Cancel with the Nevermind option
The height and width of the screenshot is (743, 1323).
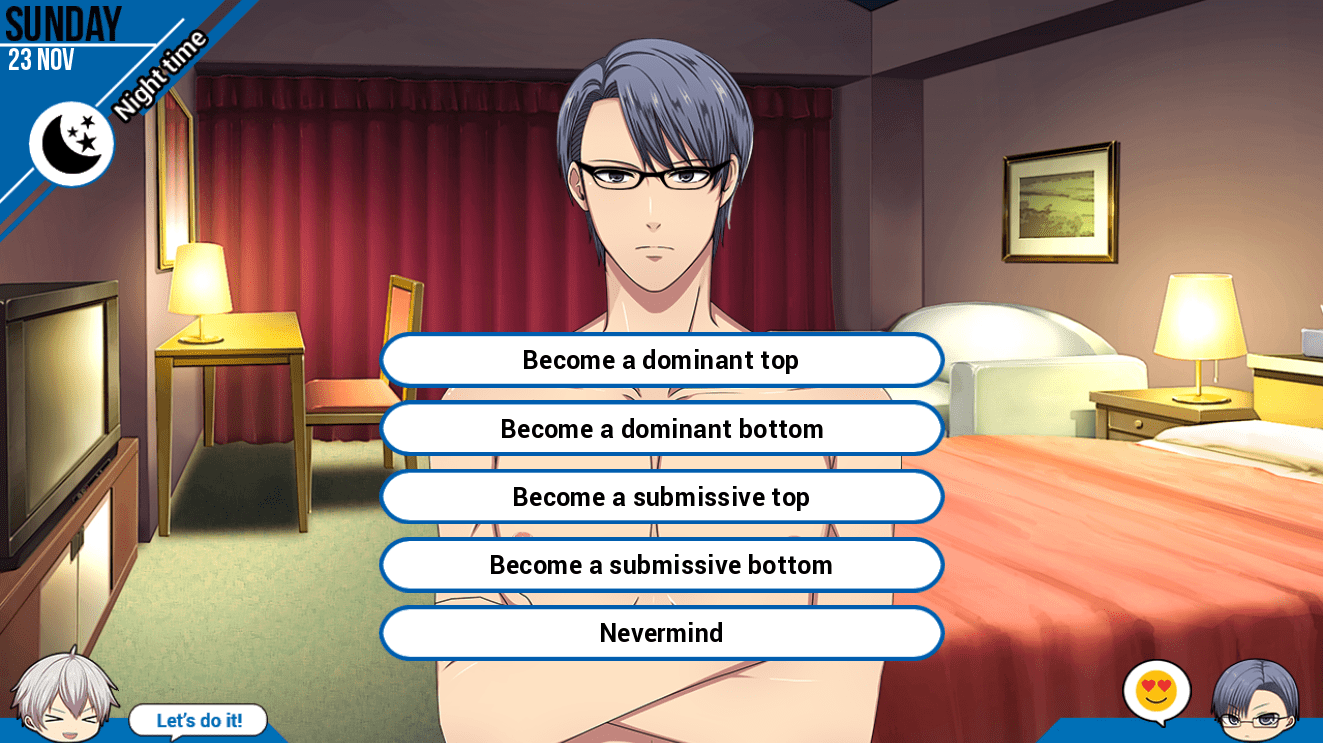pos(661,633)
